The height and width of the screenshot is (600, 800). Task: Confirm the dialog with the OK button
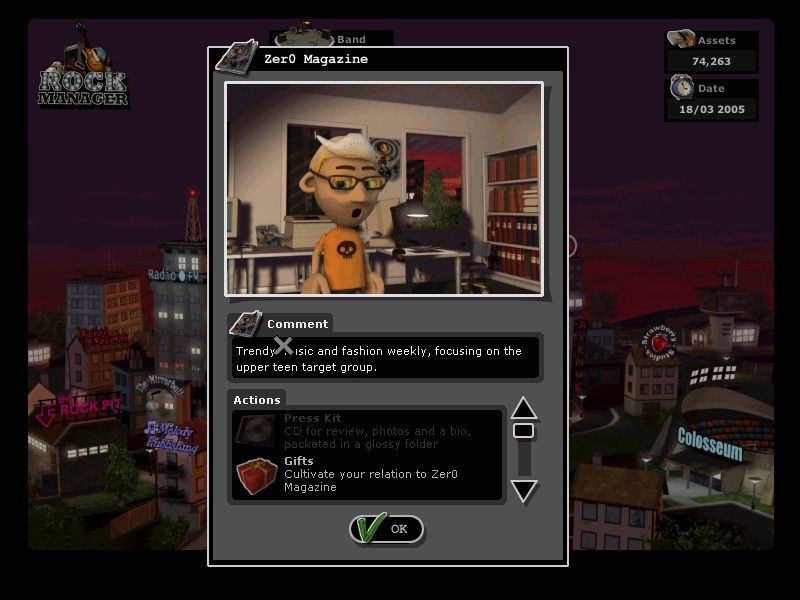click(387, 529)
